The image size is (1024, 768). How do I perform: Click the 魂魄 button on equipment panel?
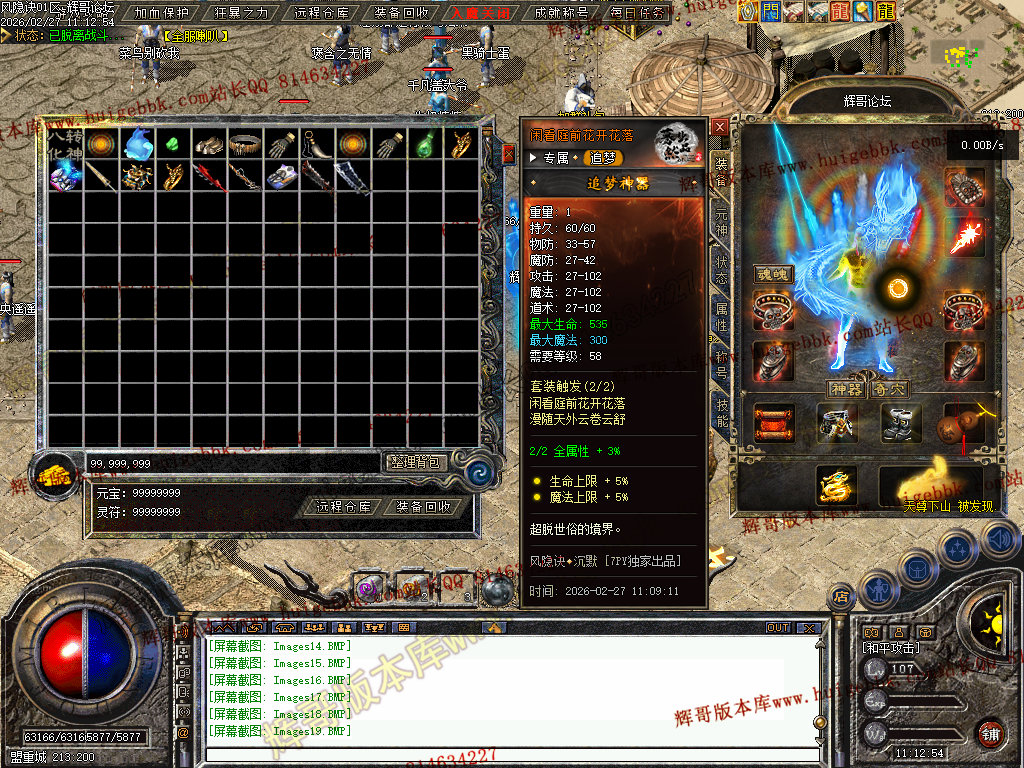[772, 274]
